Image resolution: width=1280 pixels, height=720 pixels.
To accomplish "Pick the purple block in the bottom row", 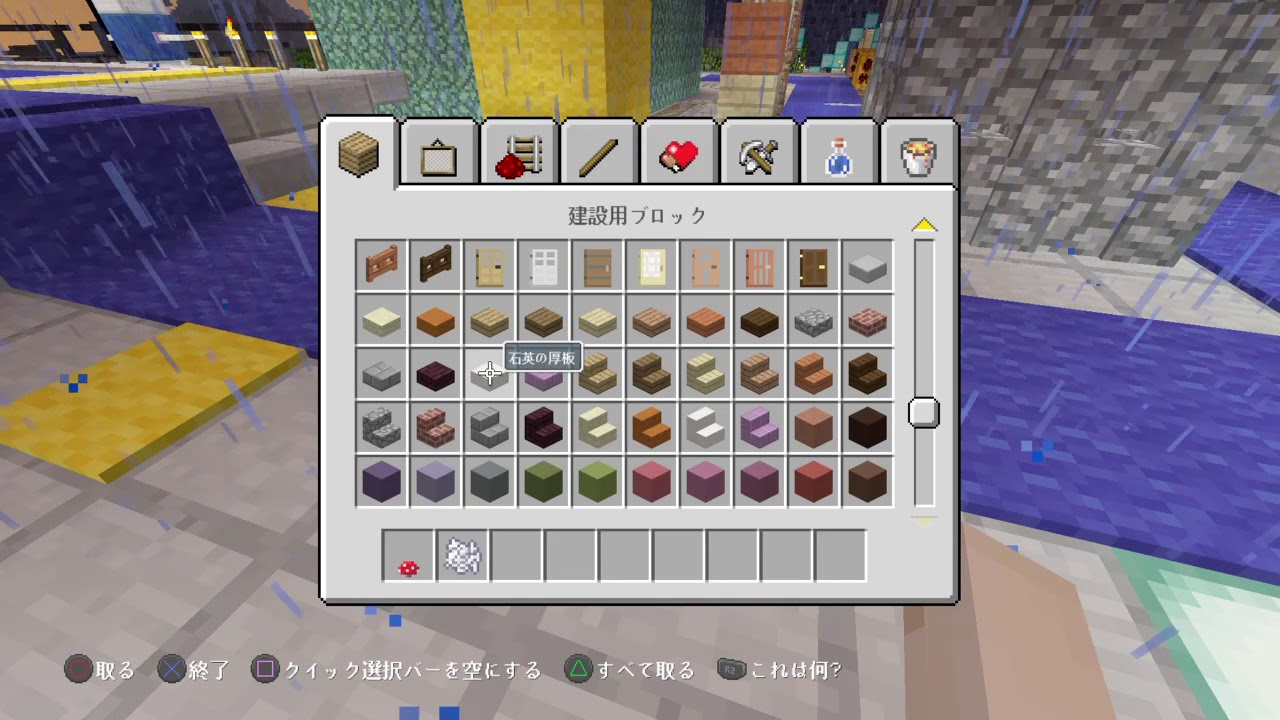I will [x=381, y=482].
